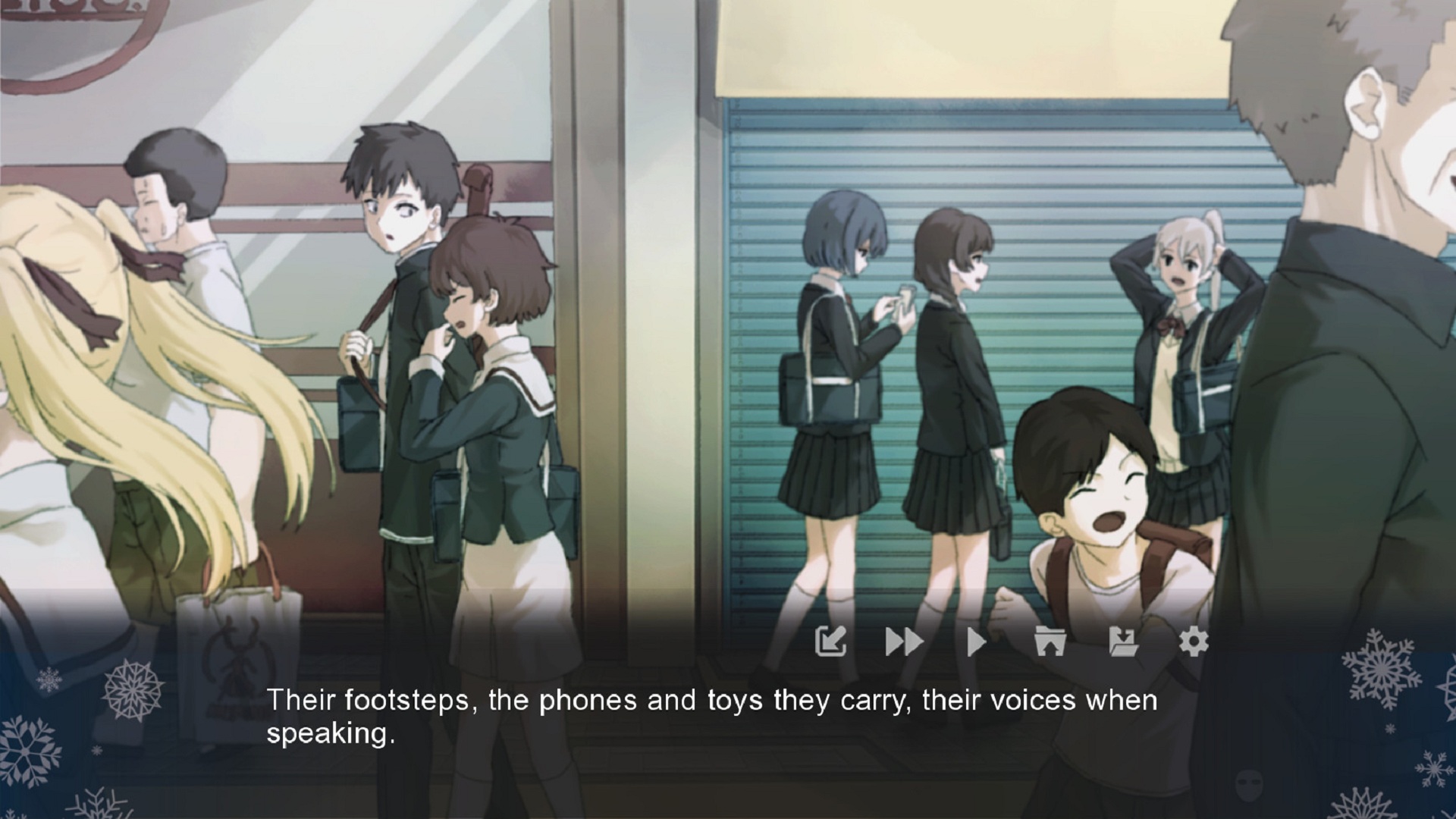1456x819 pixels.
Task: Open settings with the gear icon
Action: 1193,641
